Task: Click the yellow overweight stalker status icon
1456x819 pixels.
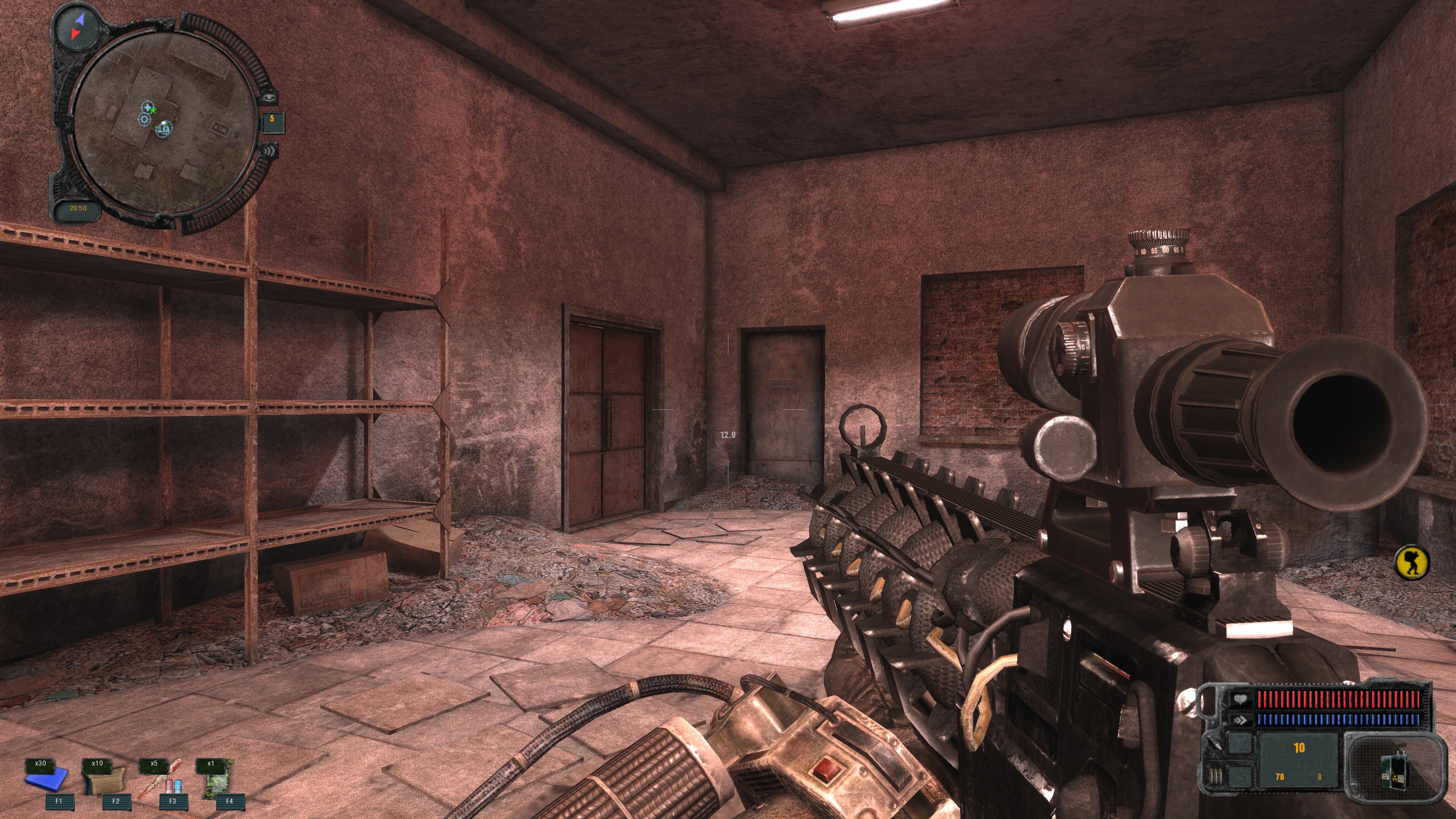Action: click(x=1411, y=562)
